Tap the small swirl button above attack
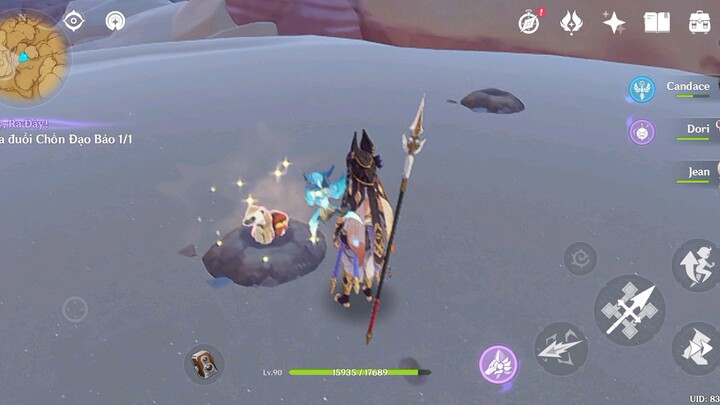720x405 pixels. (579, 259)
